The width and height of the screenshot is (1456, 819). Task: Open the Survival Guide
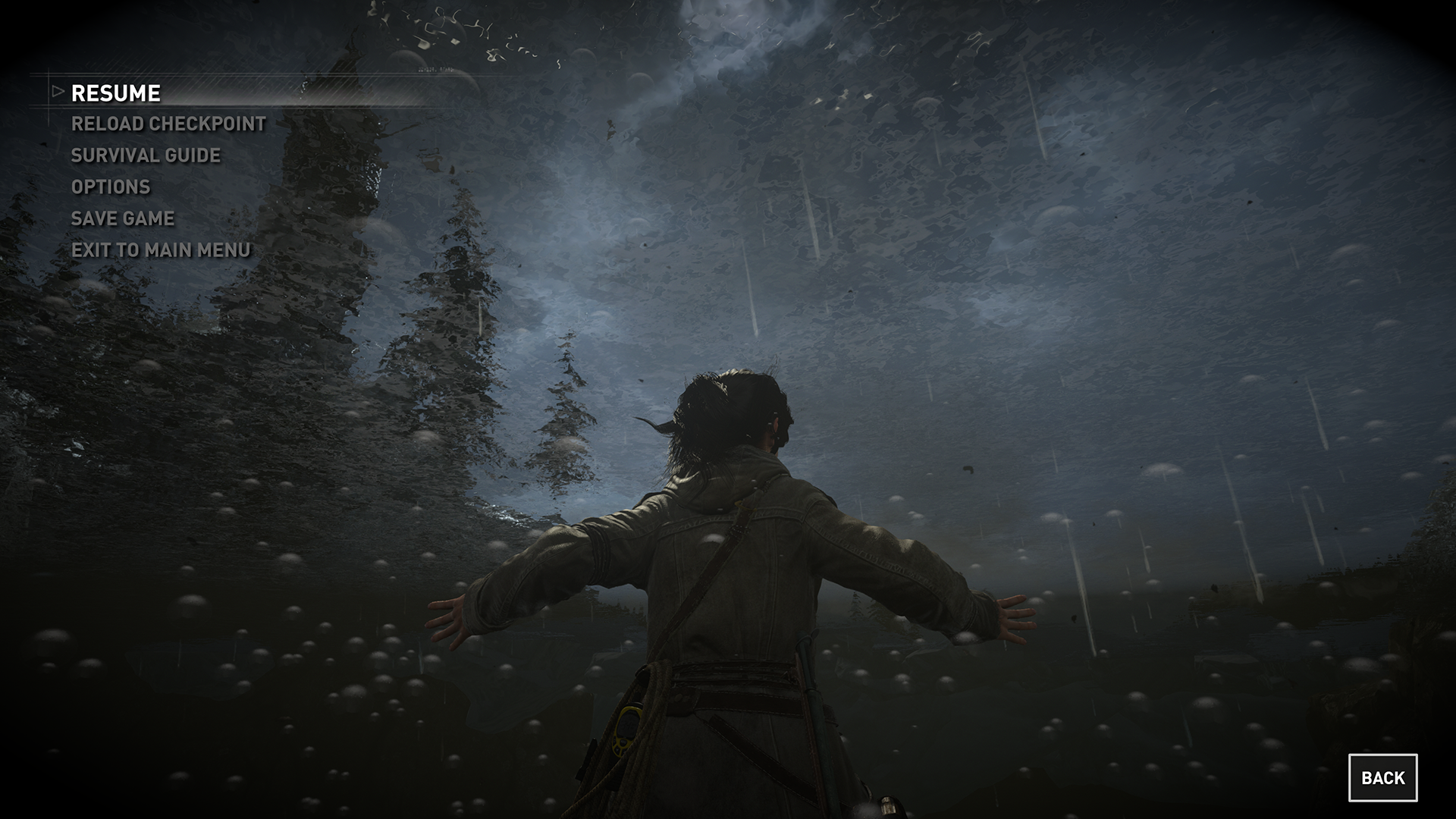146,155
